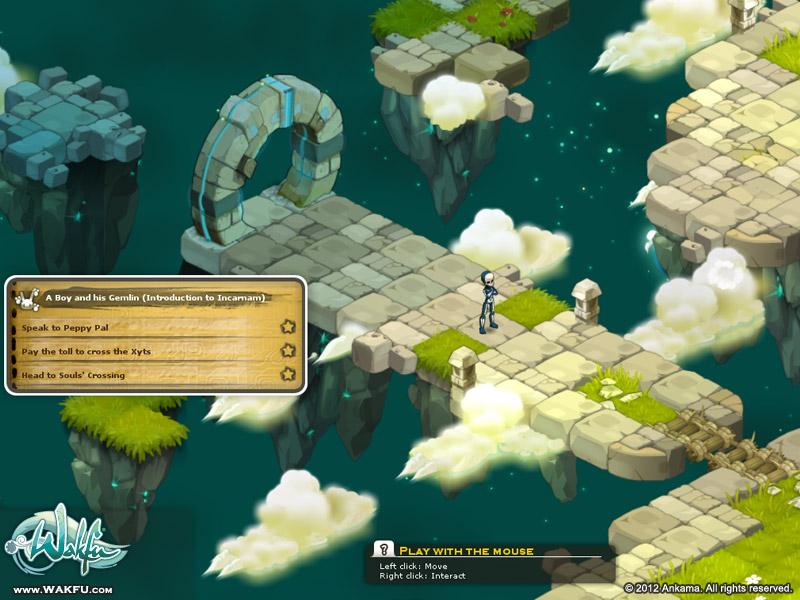Toggle the star next to Pay the toll
Viewport: 800px width, 600px height.
pyautogui.click(x=288, y=350)
